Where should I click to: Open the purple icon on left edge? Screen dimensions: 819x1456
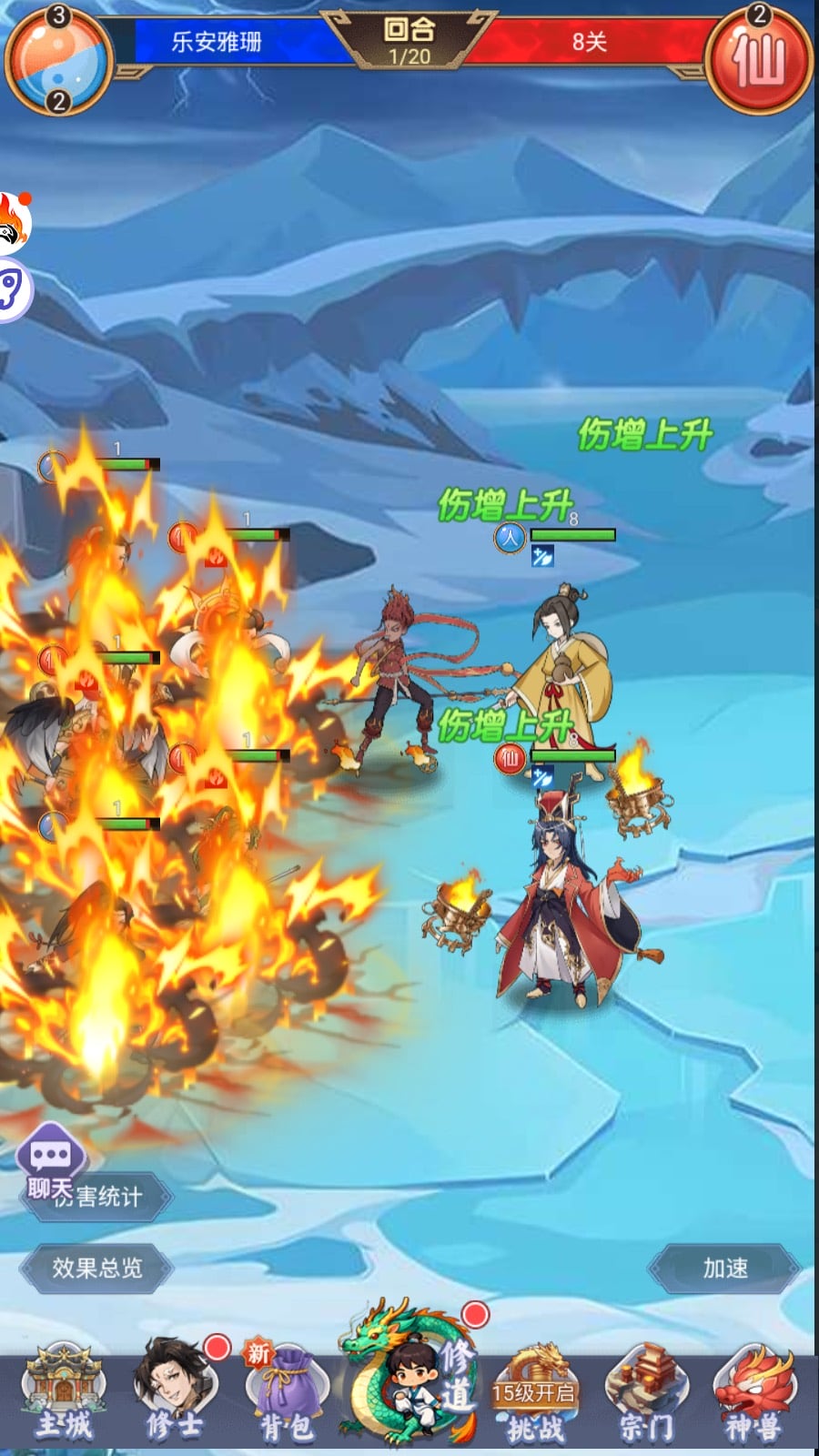pyautogui.click(x=13, y=291)
